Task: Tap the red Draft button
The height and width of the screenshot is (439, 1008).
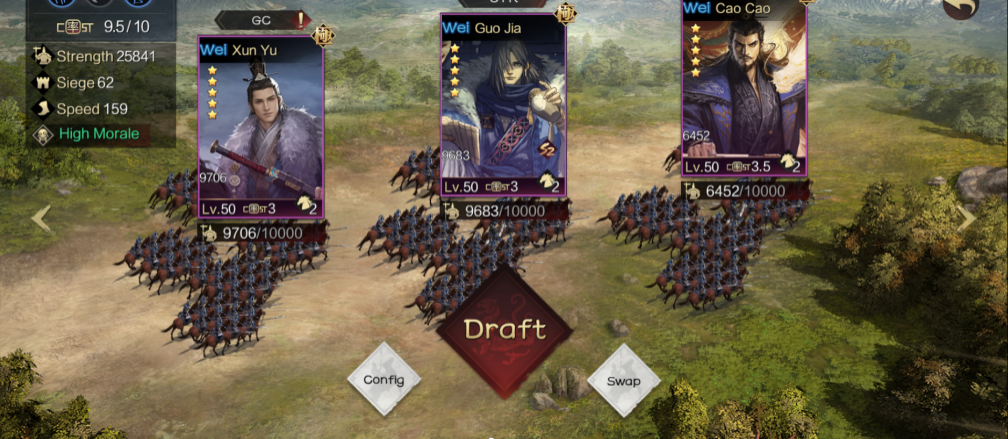Action: click(505, 329)
